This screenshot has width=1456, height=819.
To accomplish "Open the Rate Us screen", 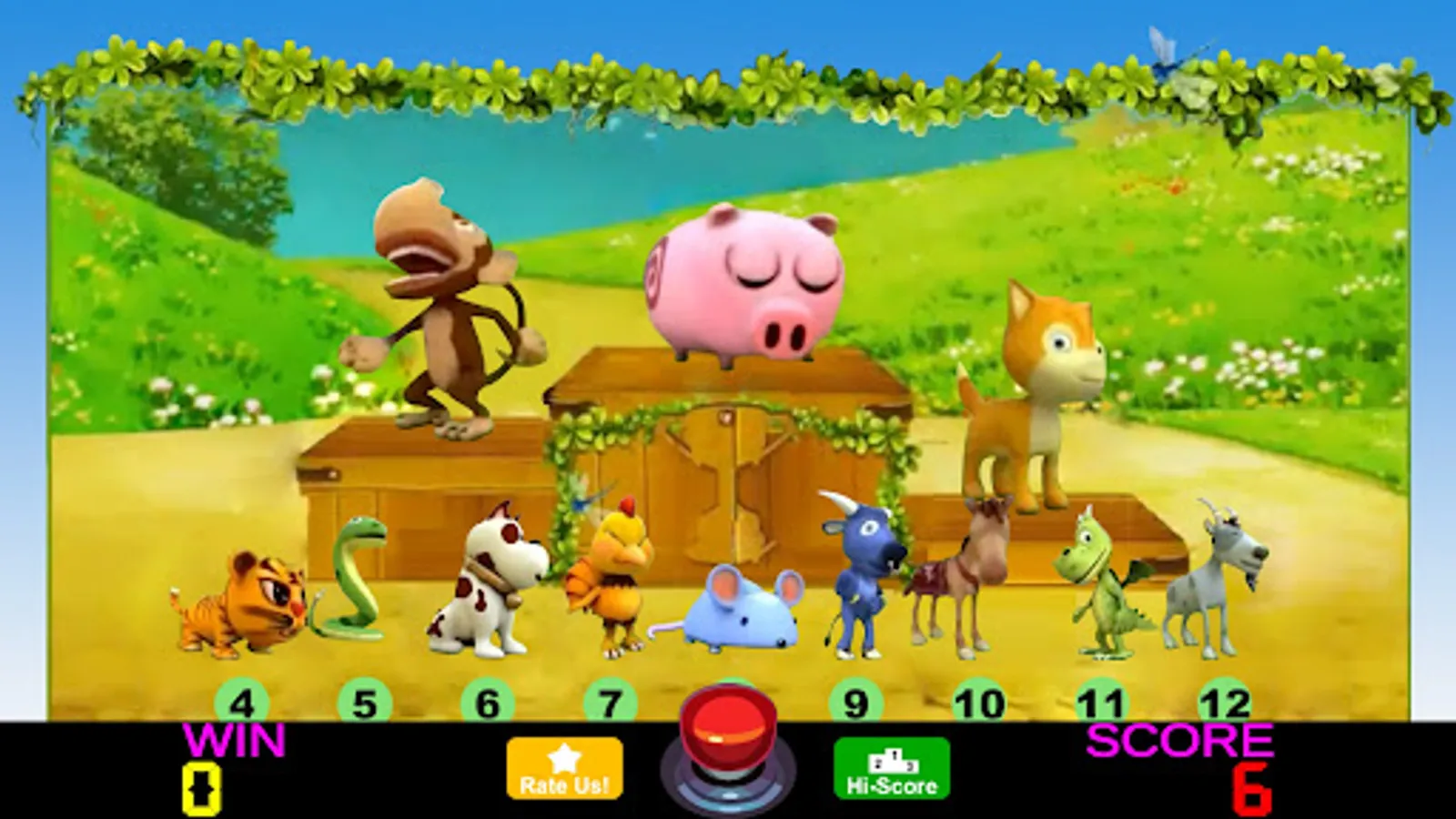I will (564, 769).
